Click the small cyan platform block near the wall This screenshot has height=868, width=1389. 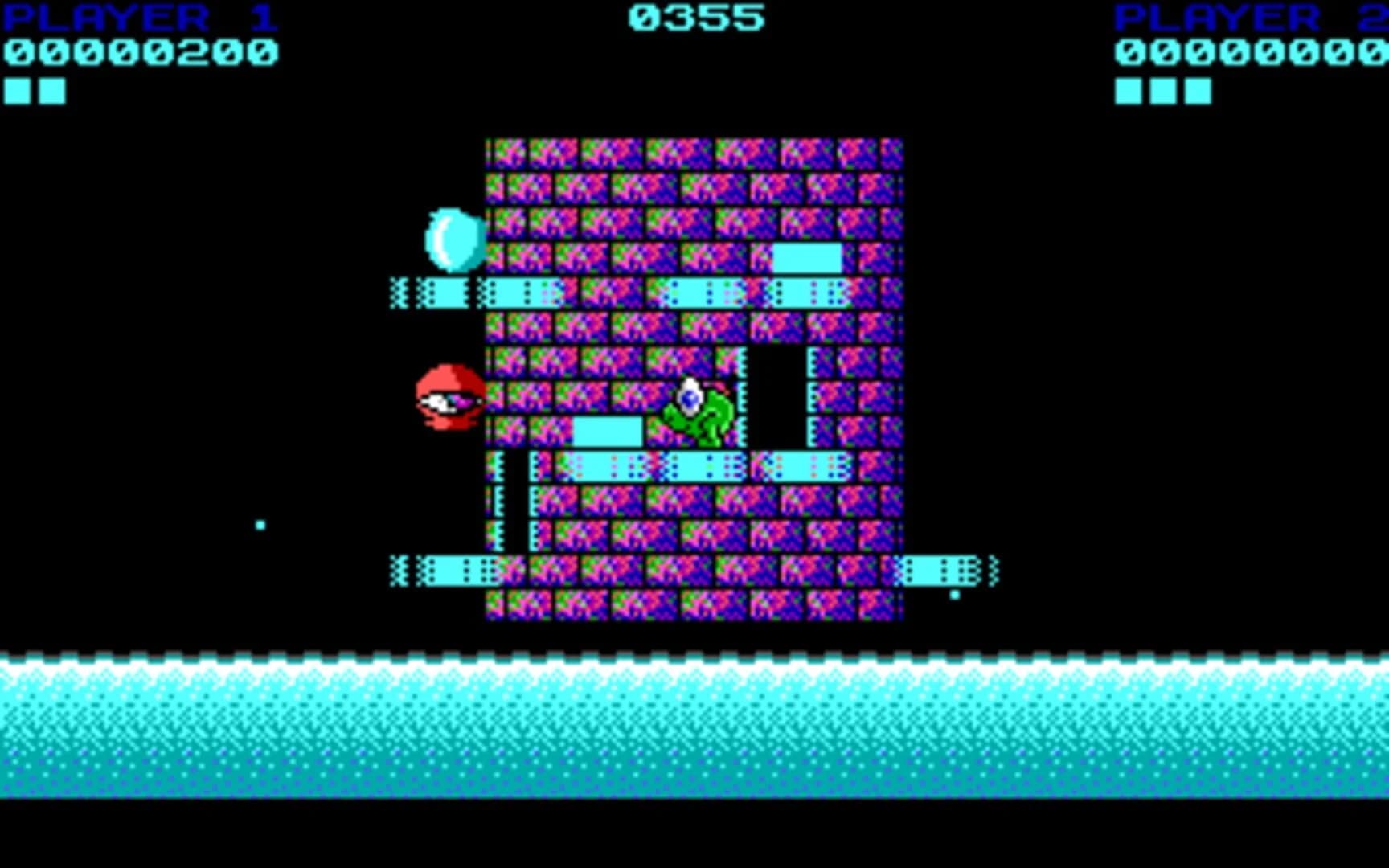[806, 259]
